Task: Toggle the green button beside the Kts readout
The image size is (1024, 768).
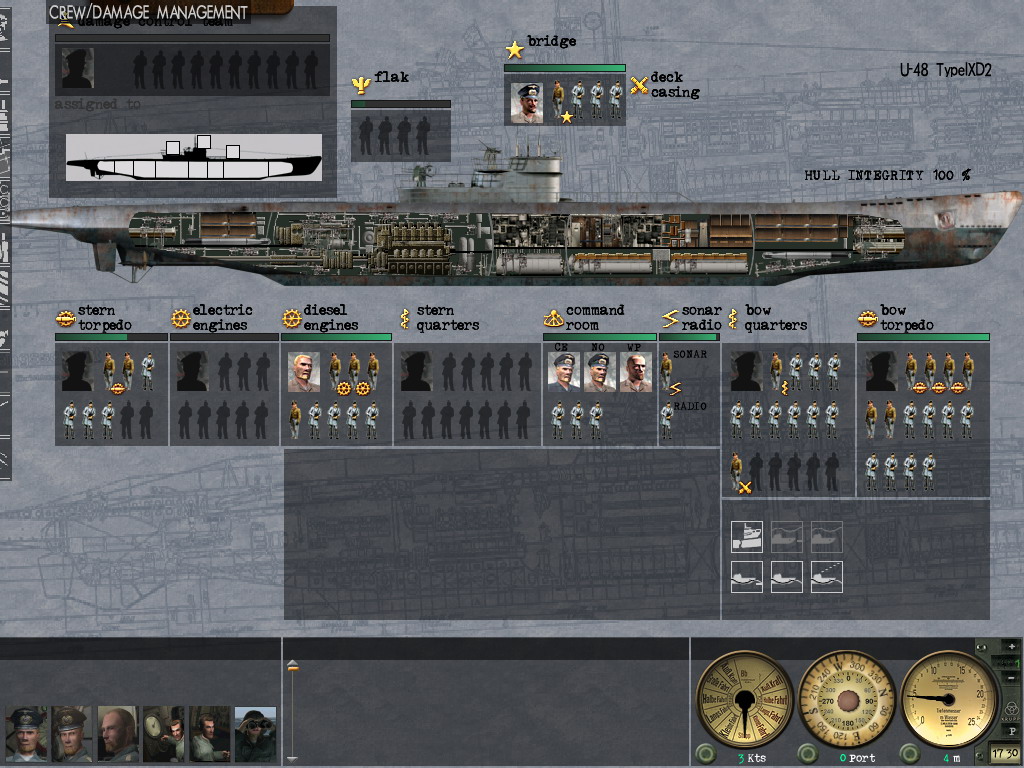Action: [x=705, y=753]
